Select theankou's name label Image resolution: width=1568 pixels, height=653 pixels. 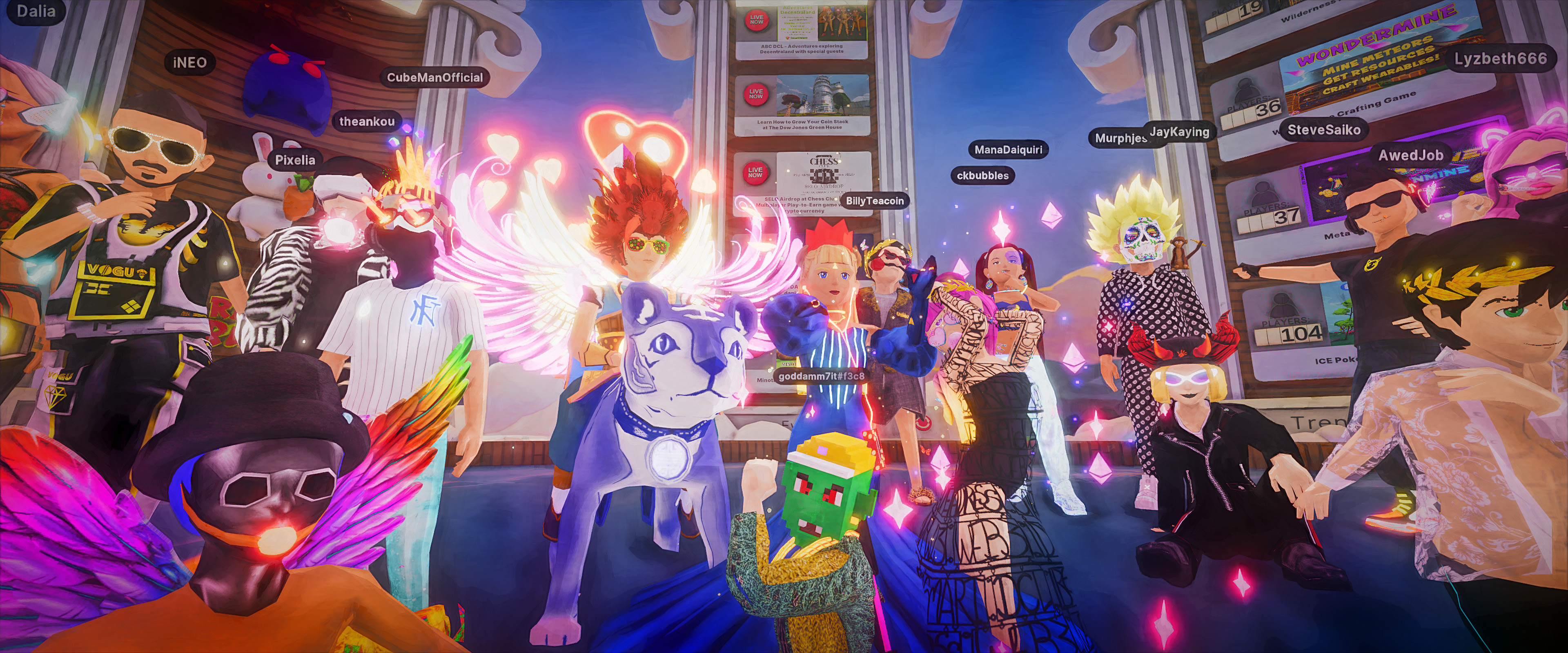[366, 121]
